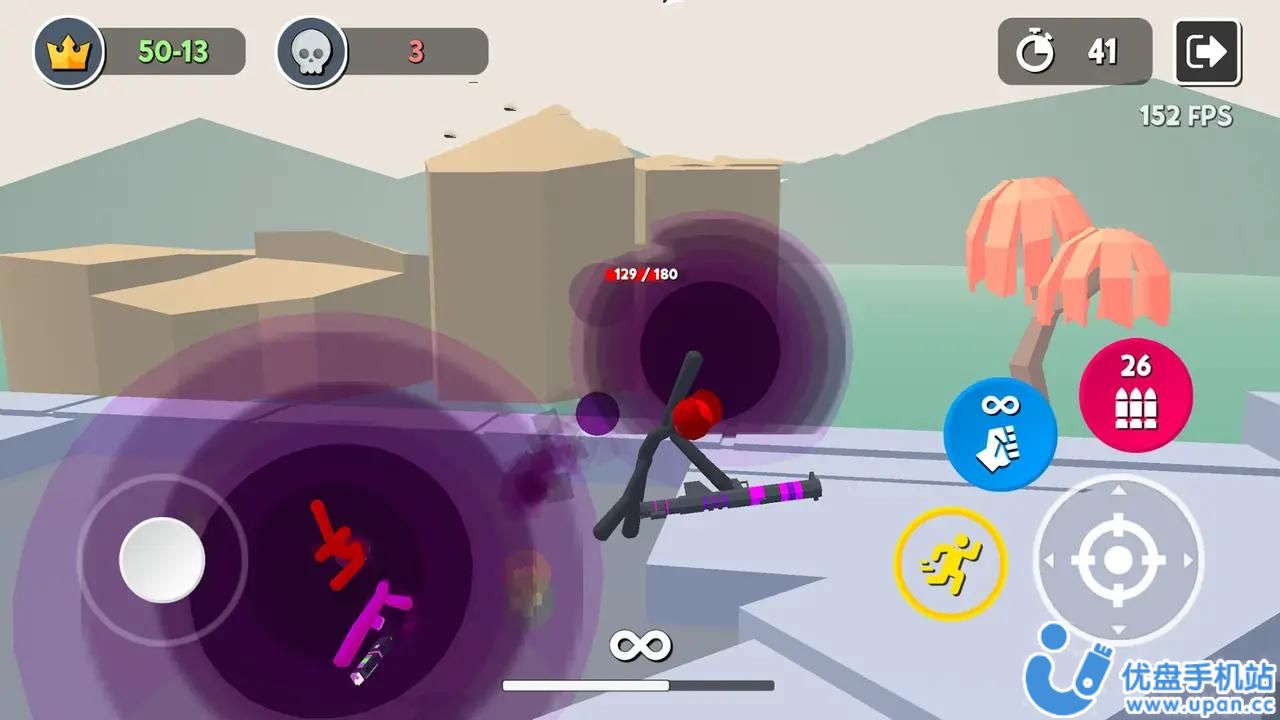The image size is (1280, 720).
Task: Tap the pink ammo reload button
Action: [1135, 395]
